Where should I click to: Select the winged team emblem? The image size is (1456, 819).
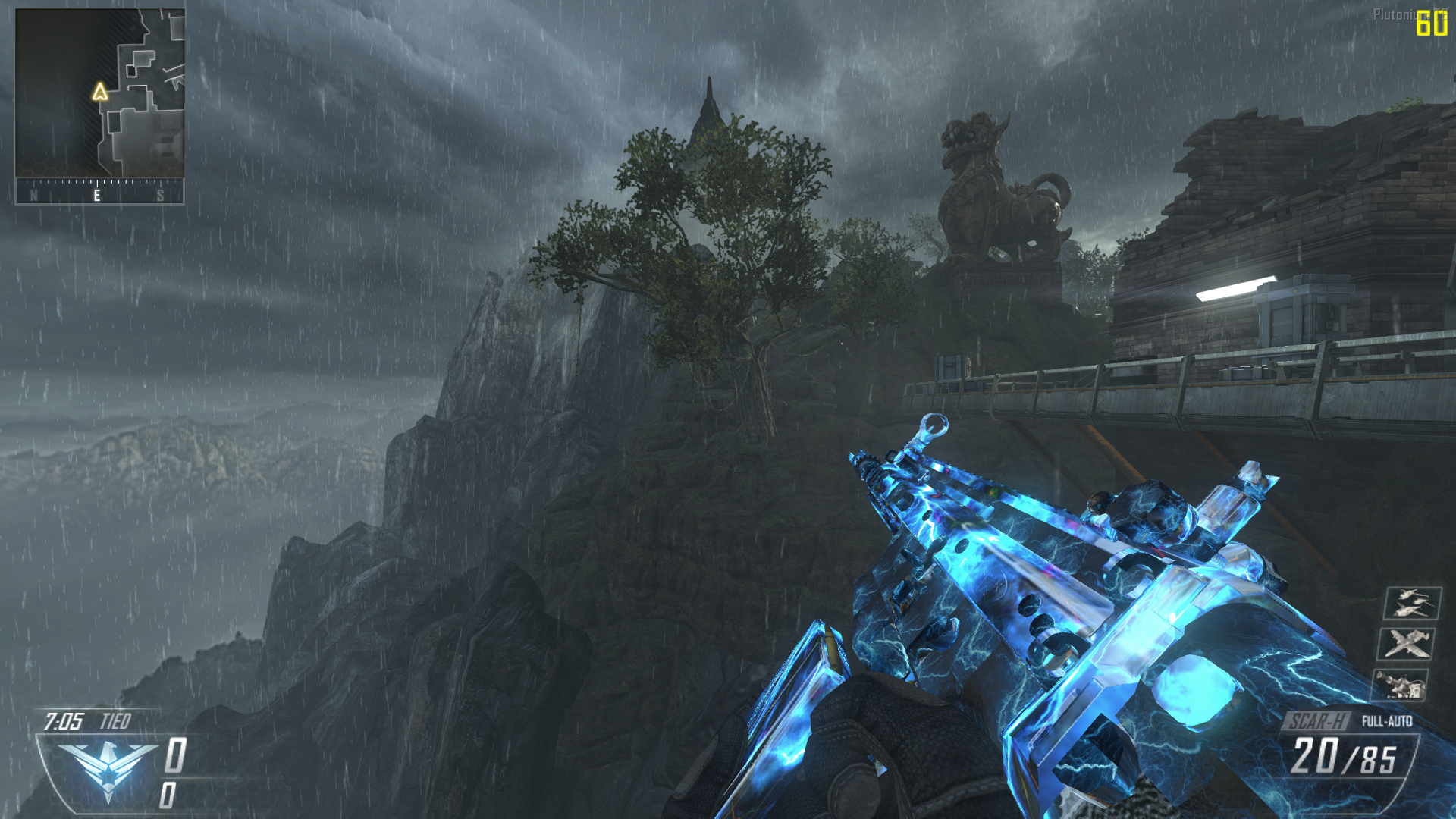pyautogui.click(x=108, y=768)
